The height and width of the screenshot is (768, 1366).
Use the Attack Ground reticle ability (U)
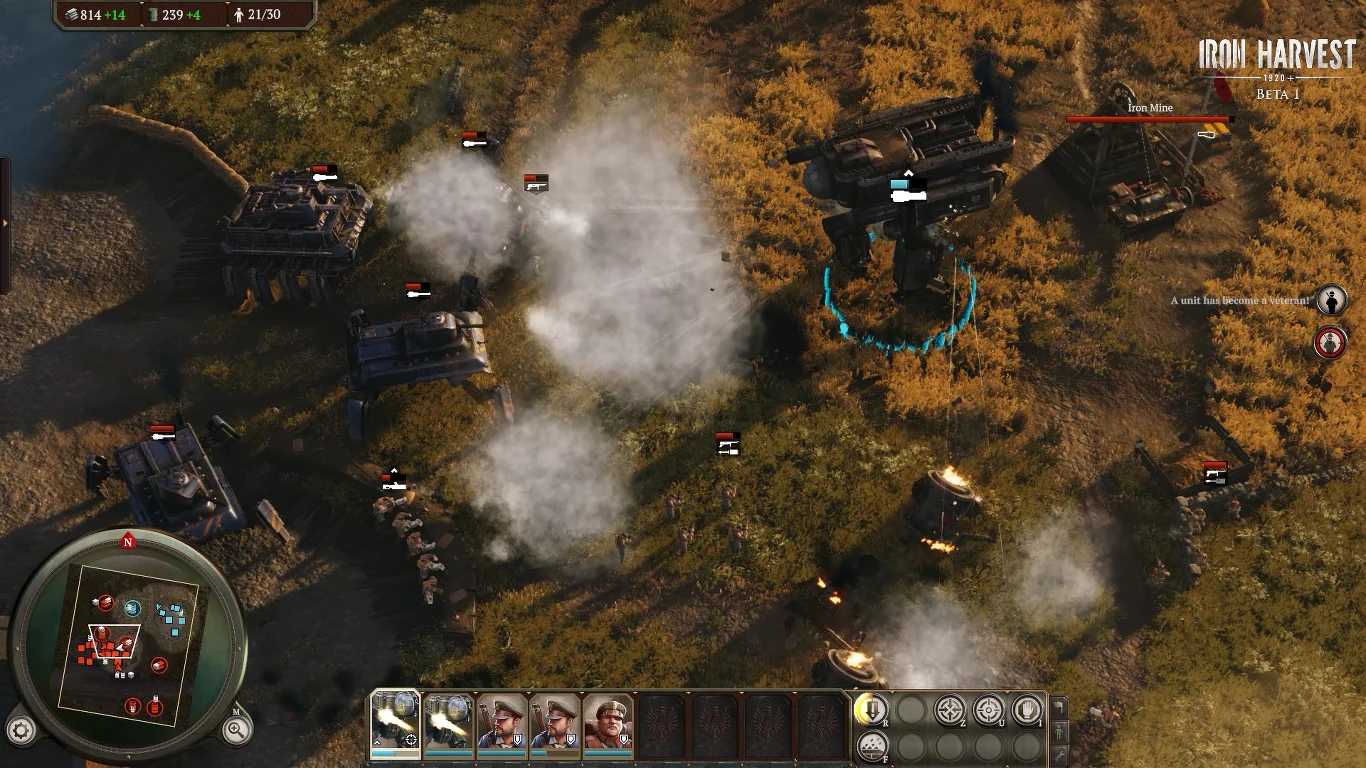[988, 710]
